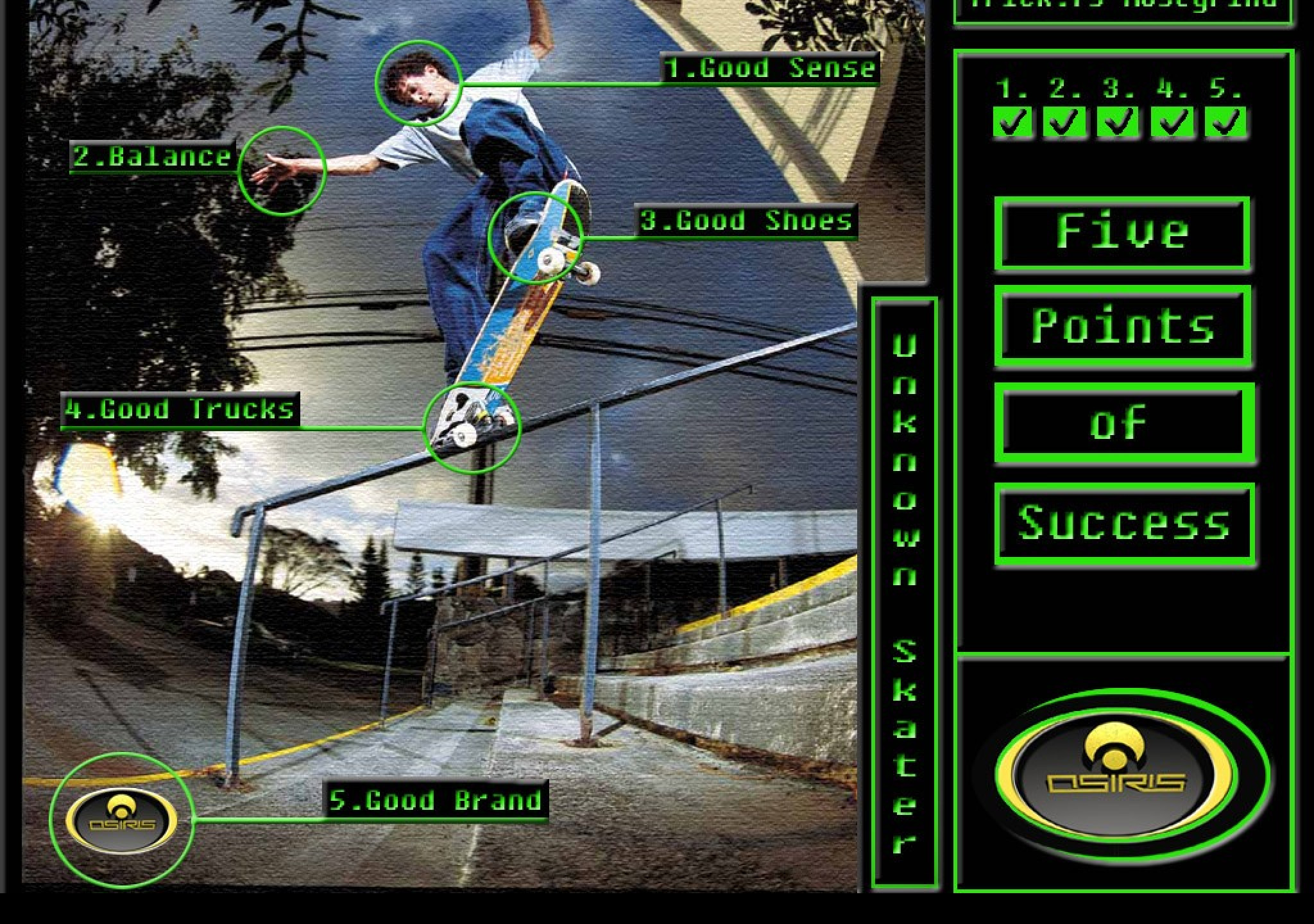Select the "Points" button
Viewport: 1314px width, 924px height.
pyautogui.click(x=1123, y=326)
